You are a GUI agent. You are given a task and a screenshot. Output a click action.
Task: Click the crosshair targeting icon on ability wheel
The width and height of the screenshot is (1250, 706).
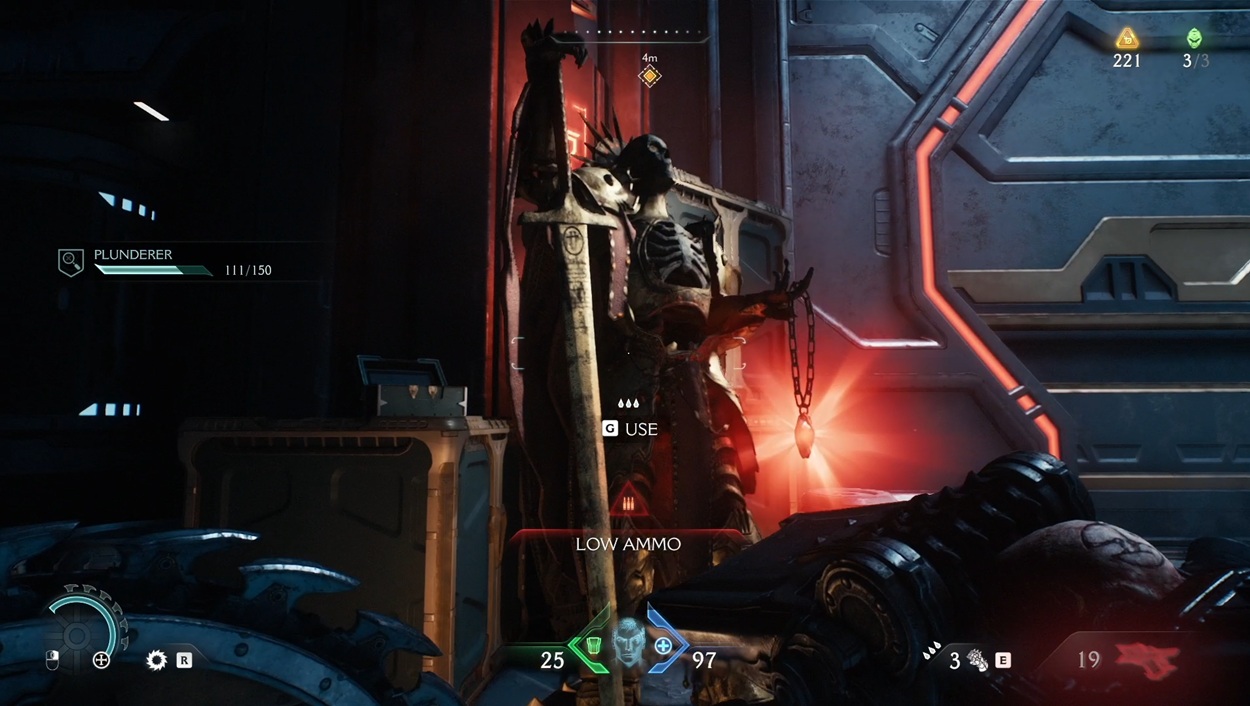[x=101, y=660]
